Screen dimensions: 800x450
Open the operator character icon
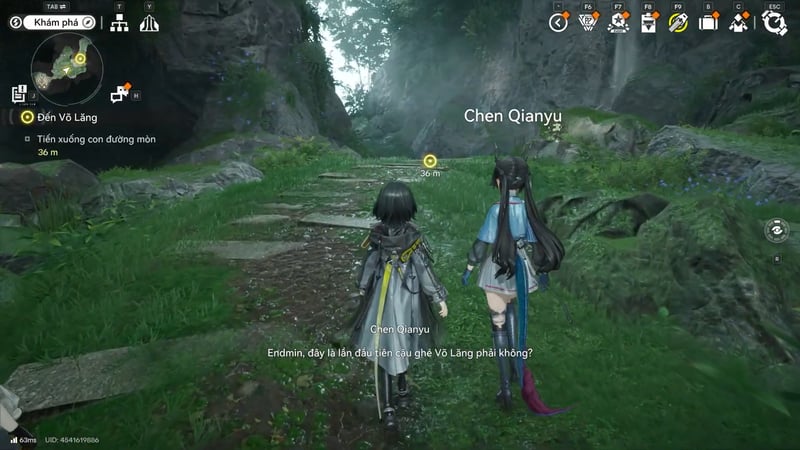point(739,22)
